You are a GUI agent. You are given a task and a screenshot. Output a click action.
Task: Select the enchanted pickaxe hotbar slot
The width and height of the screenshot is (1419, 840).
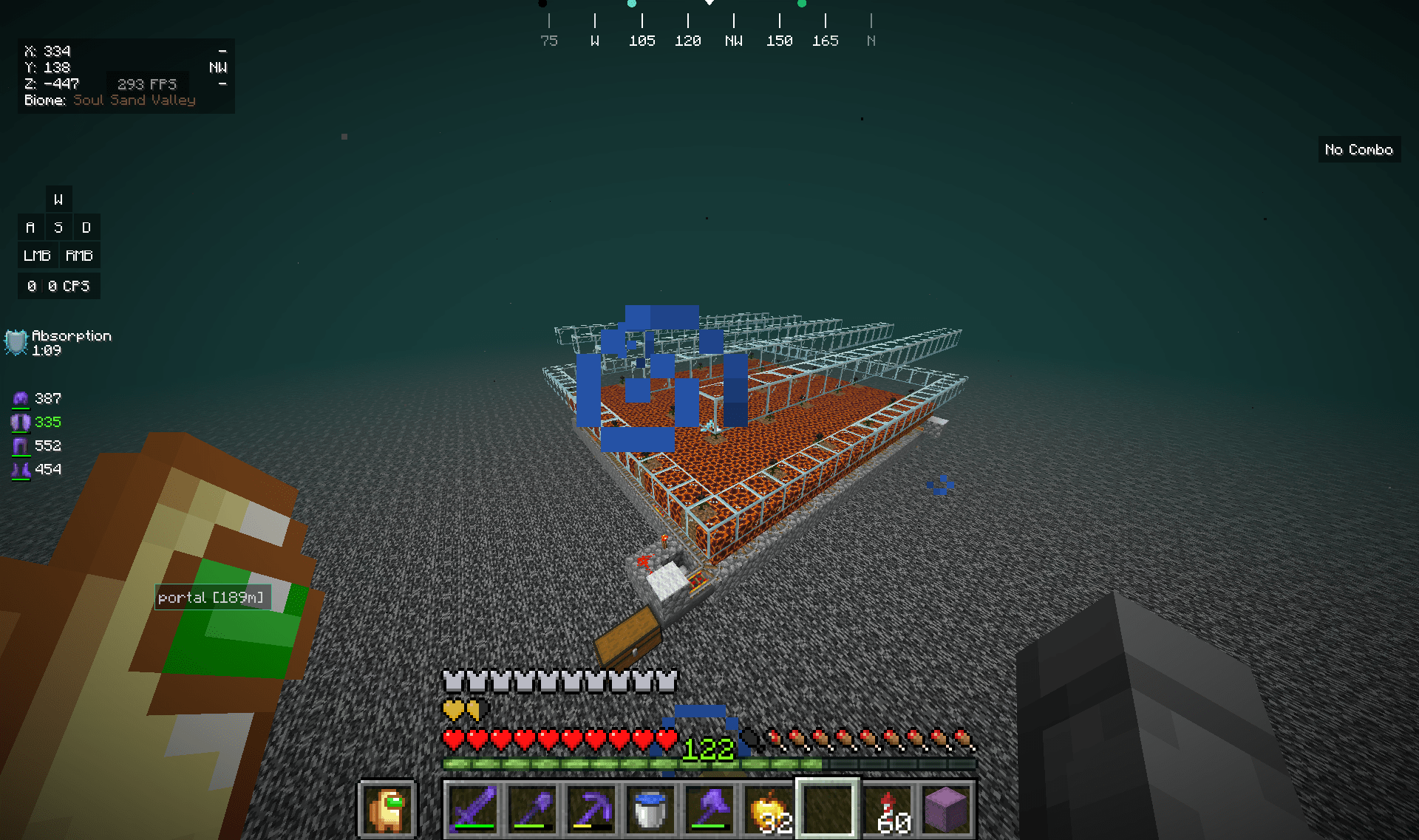point(591,807)
